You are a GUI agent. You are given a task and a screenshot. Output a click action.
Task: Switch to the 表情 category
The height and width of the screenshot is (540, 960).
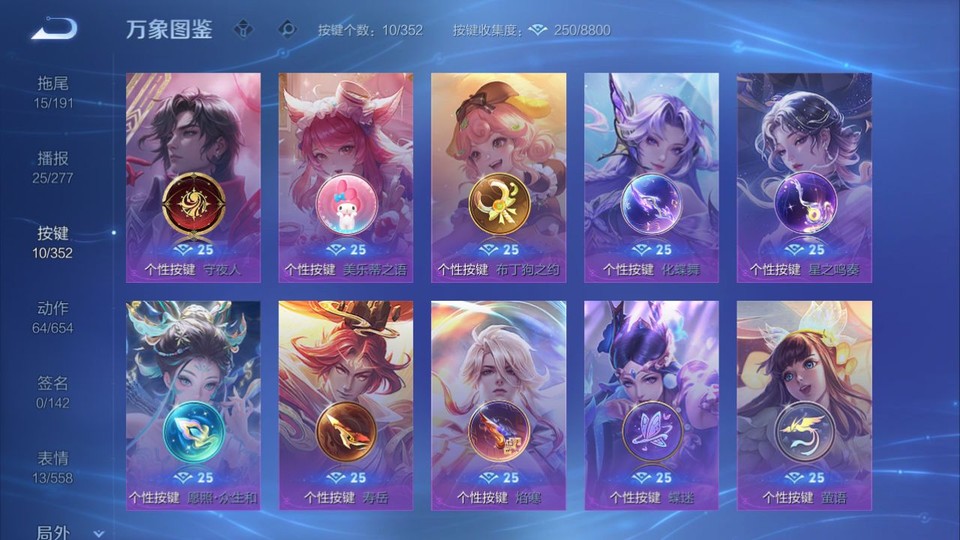pyautogui.click(x=53, y=467)
